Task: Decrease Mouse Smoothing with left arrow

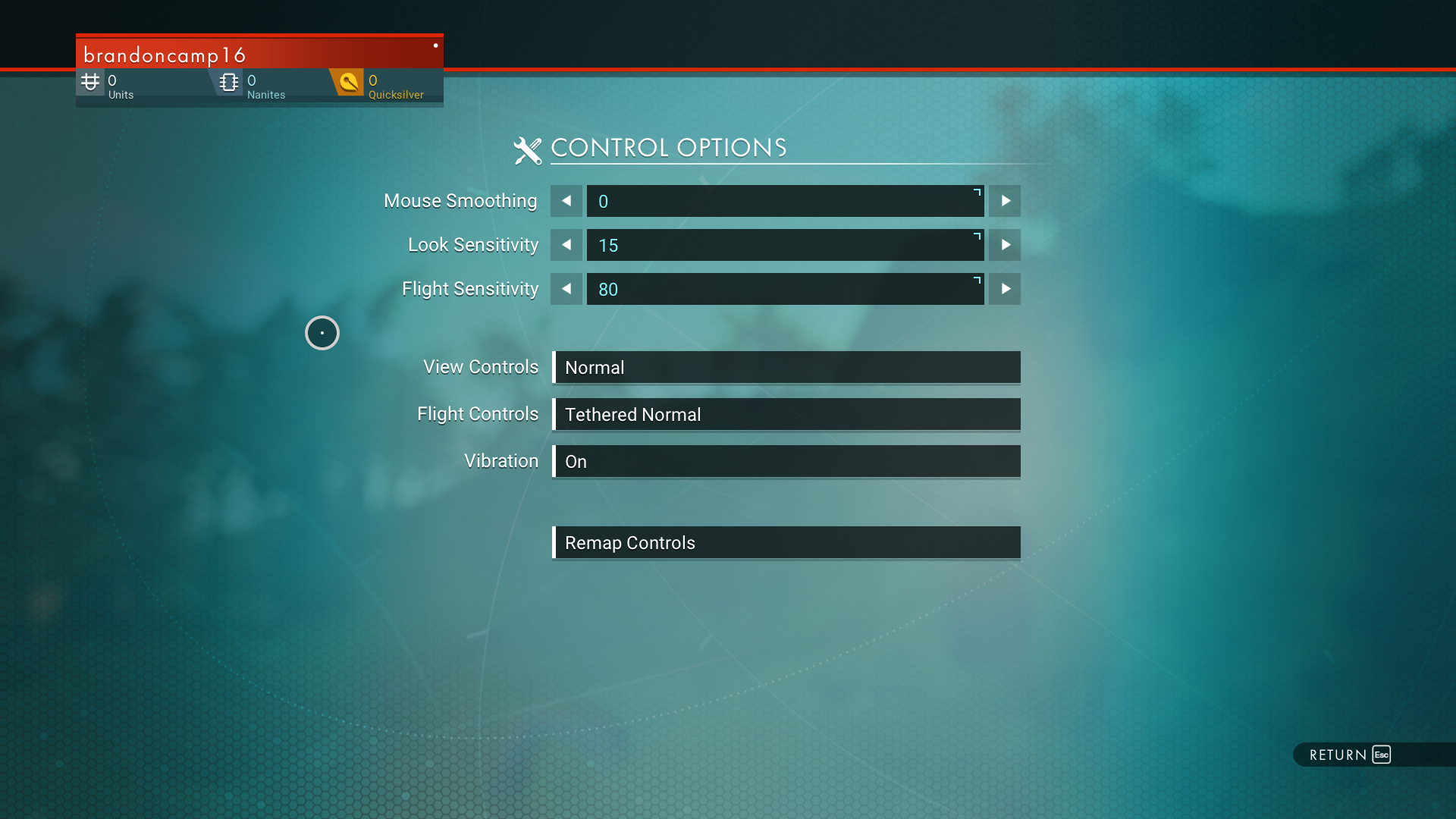Action: [x=566, y=201]
